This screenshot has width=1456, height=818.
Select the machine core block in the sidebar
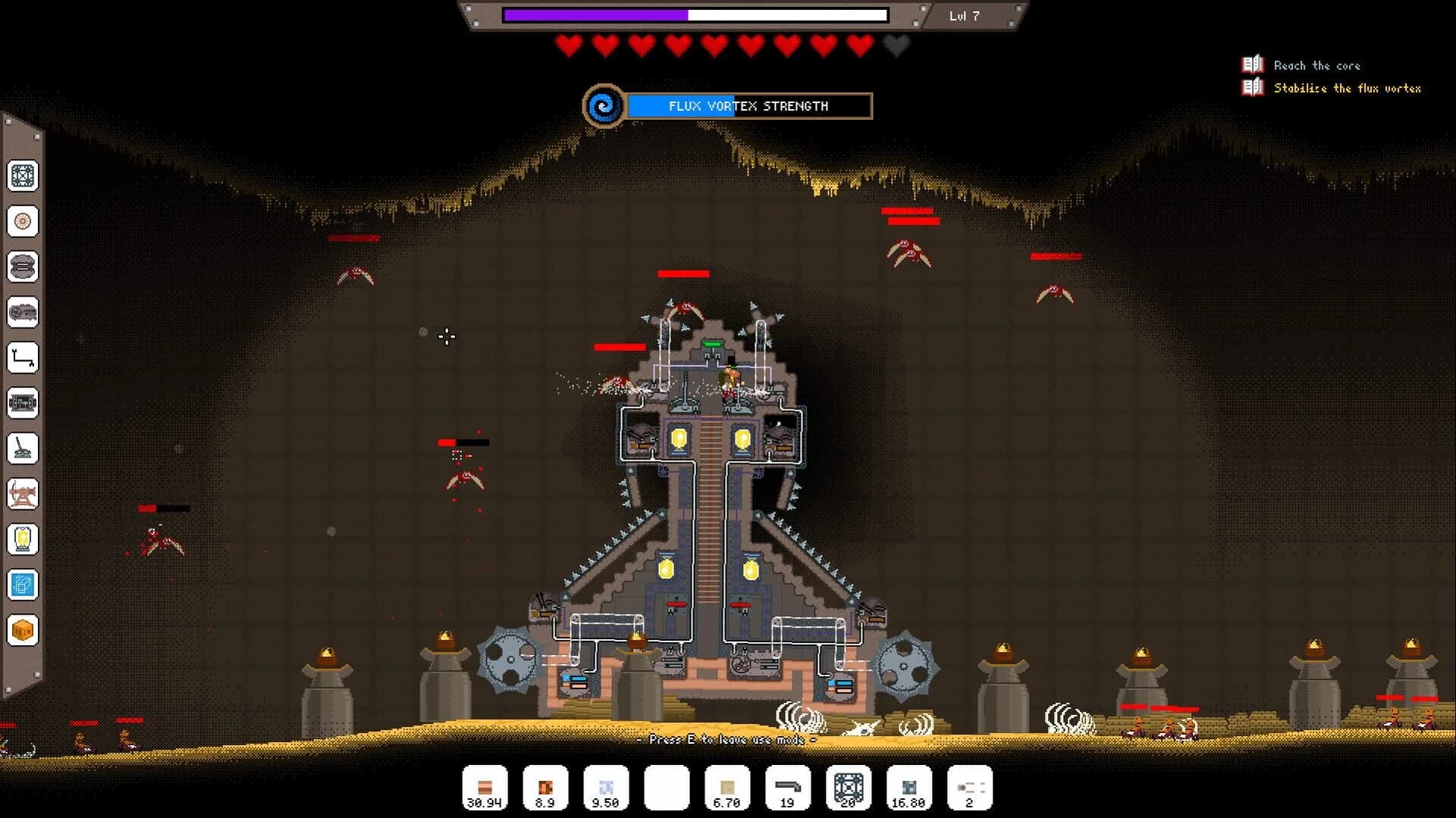pyautogui.click(x=24, y=177)
